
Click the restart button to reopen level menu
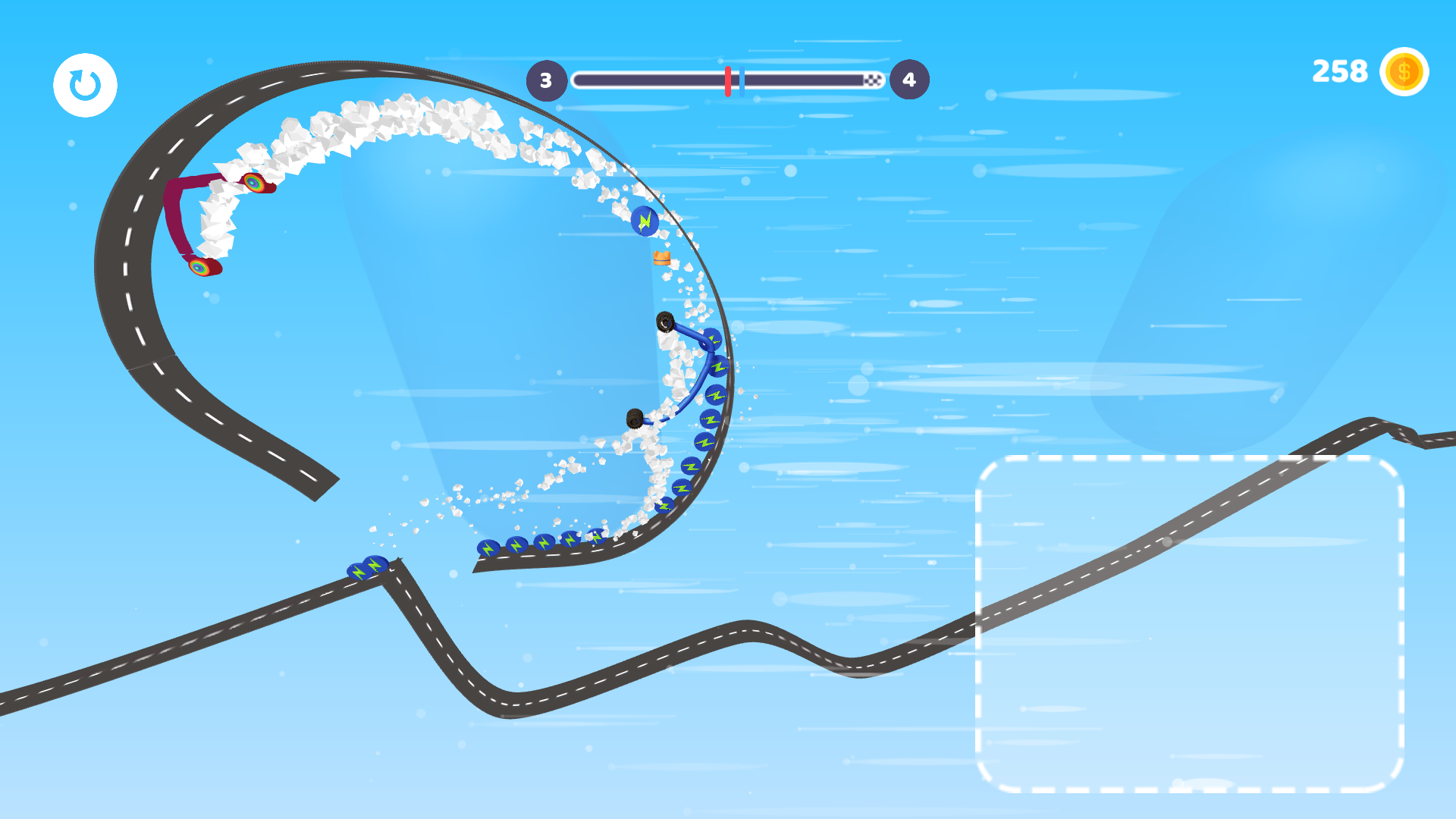pyautogui.click(x=84, y=84)
